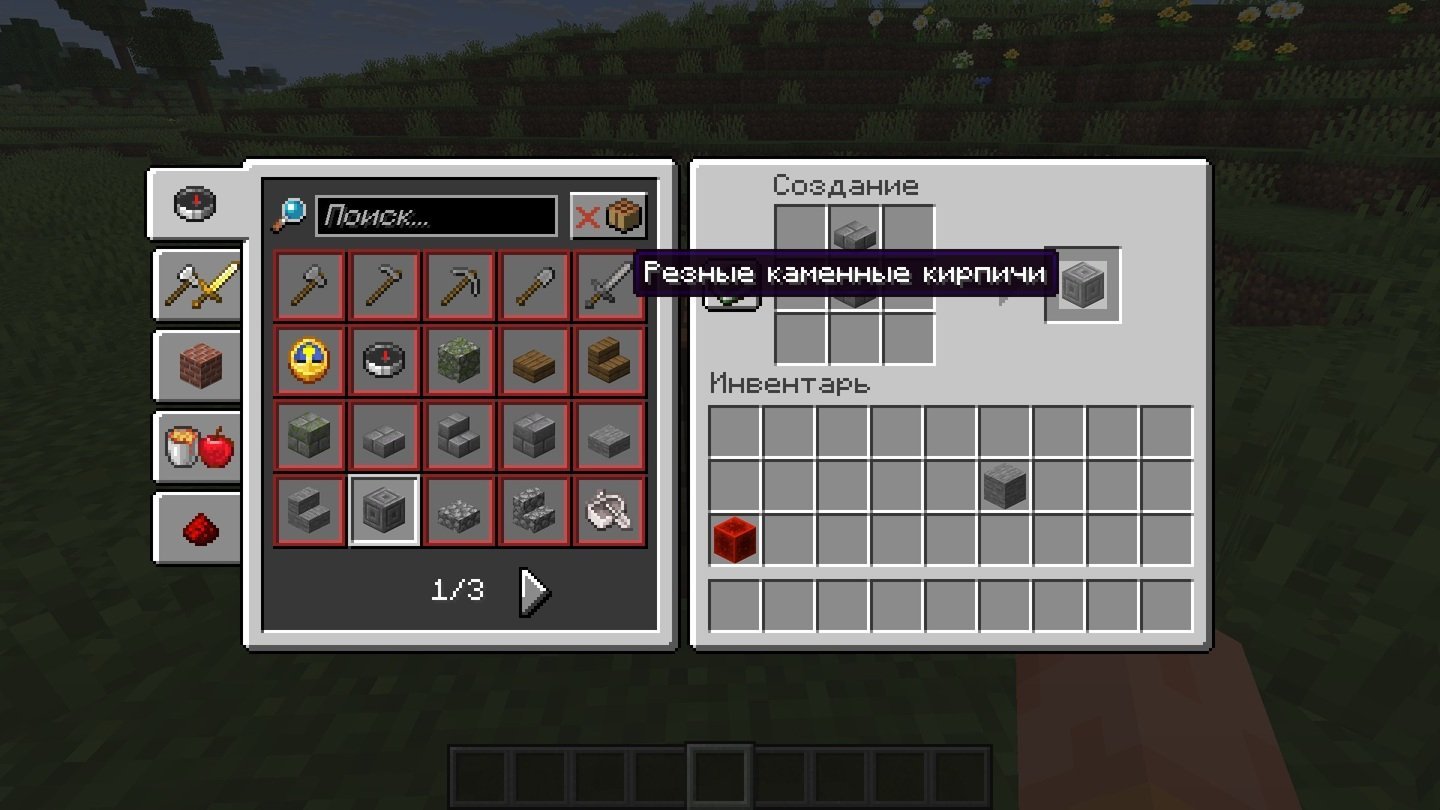Pick the mossy stone bricks recipe
The width and height of the screenshot is (1440, 810).
(310, 437)
